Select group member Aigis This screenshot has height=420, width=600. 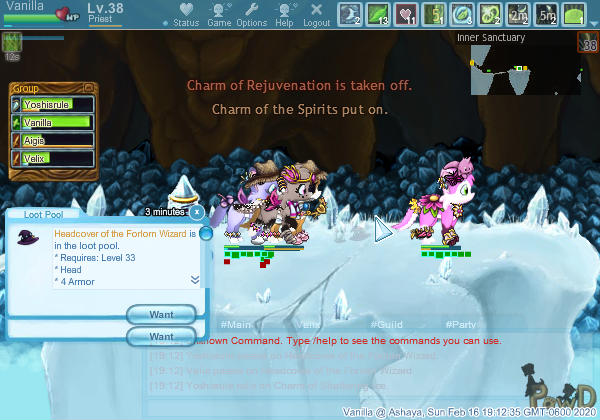56,140
